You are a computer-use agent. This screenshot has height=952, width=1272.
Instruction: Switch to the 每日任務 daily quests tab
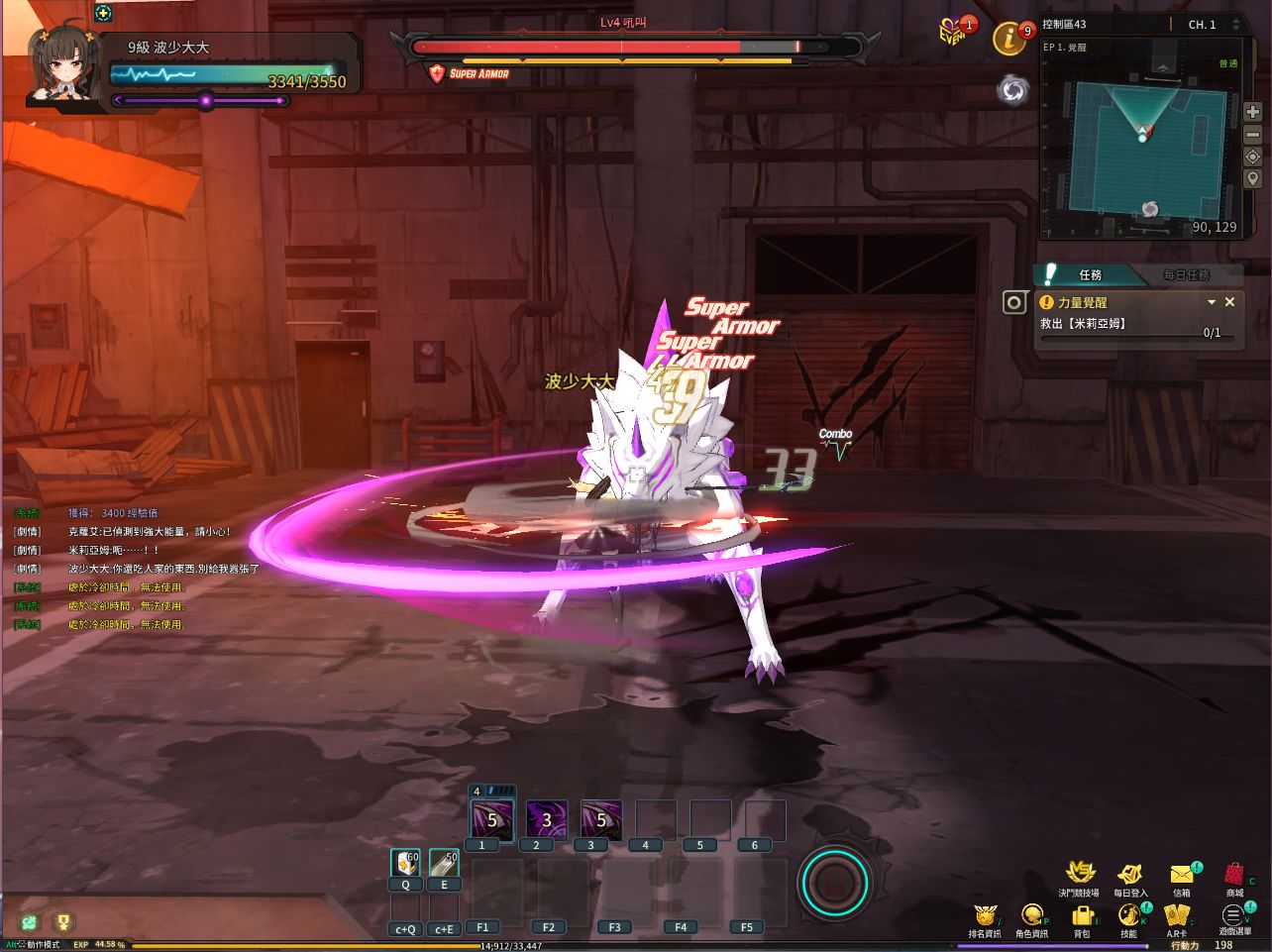pyautogui.click(x=1186, y=274)
